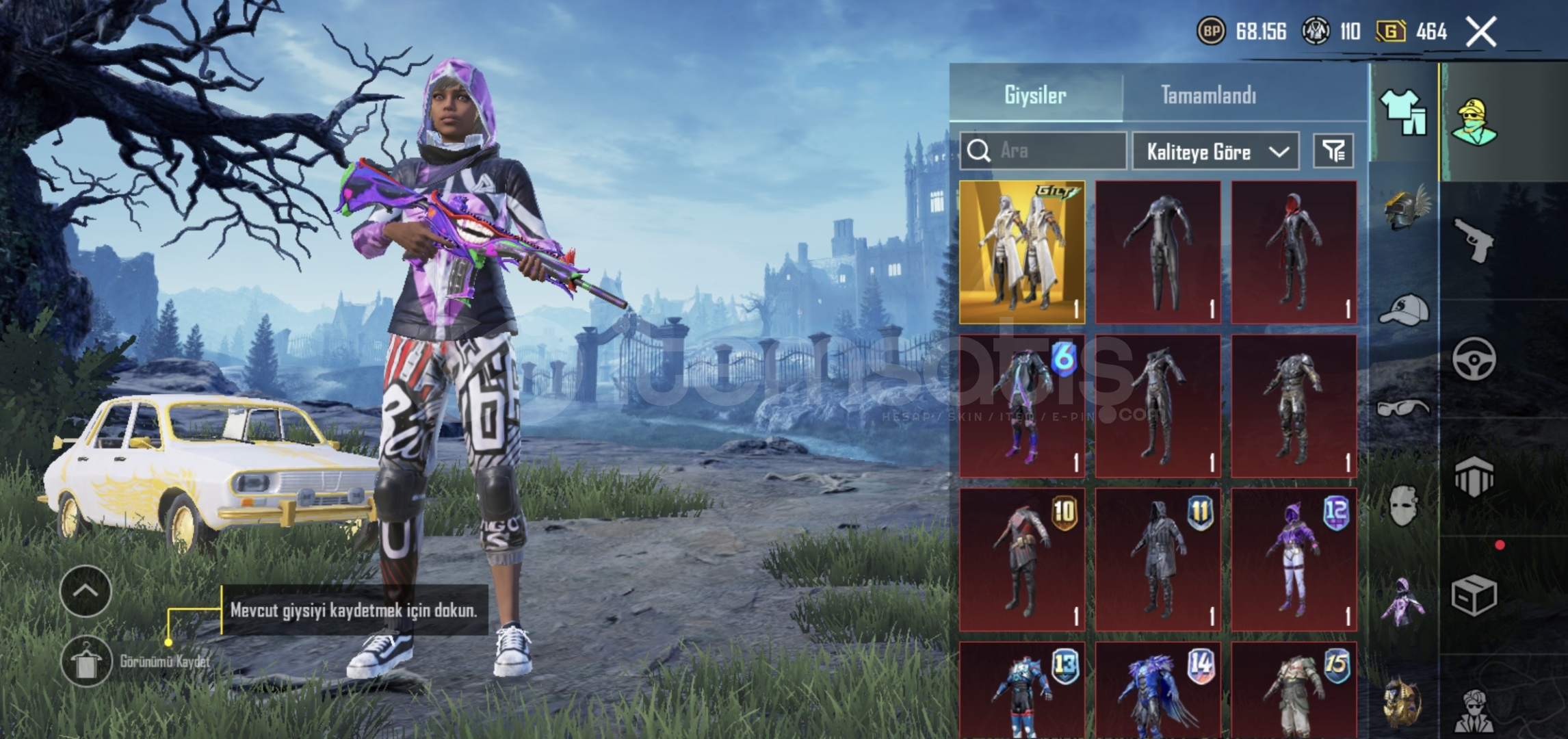Open the face mask category
This screenshot has height=739, width=1568.
click(x=1403, y=506)
